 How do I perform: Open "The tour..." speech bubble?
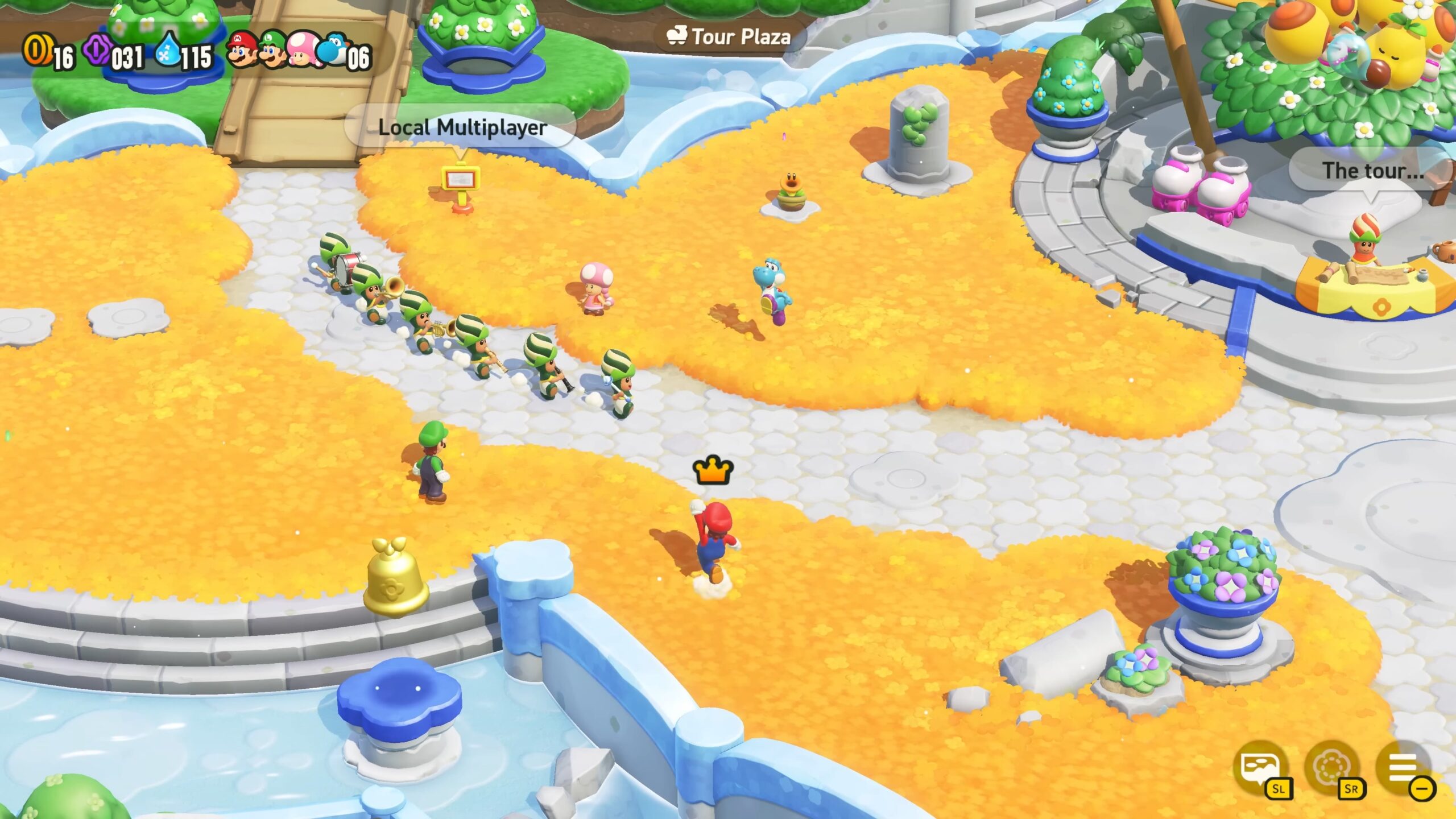pos(1372,171)
